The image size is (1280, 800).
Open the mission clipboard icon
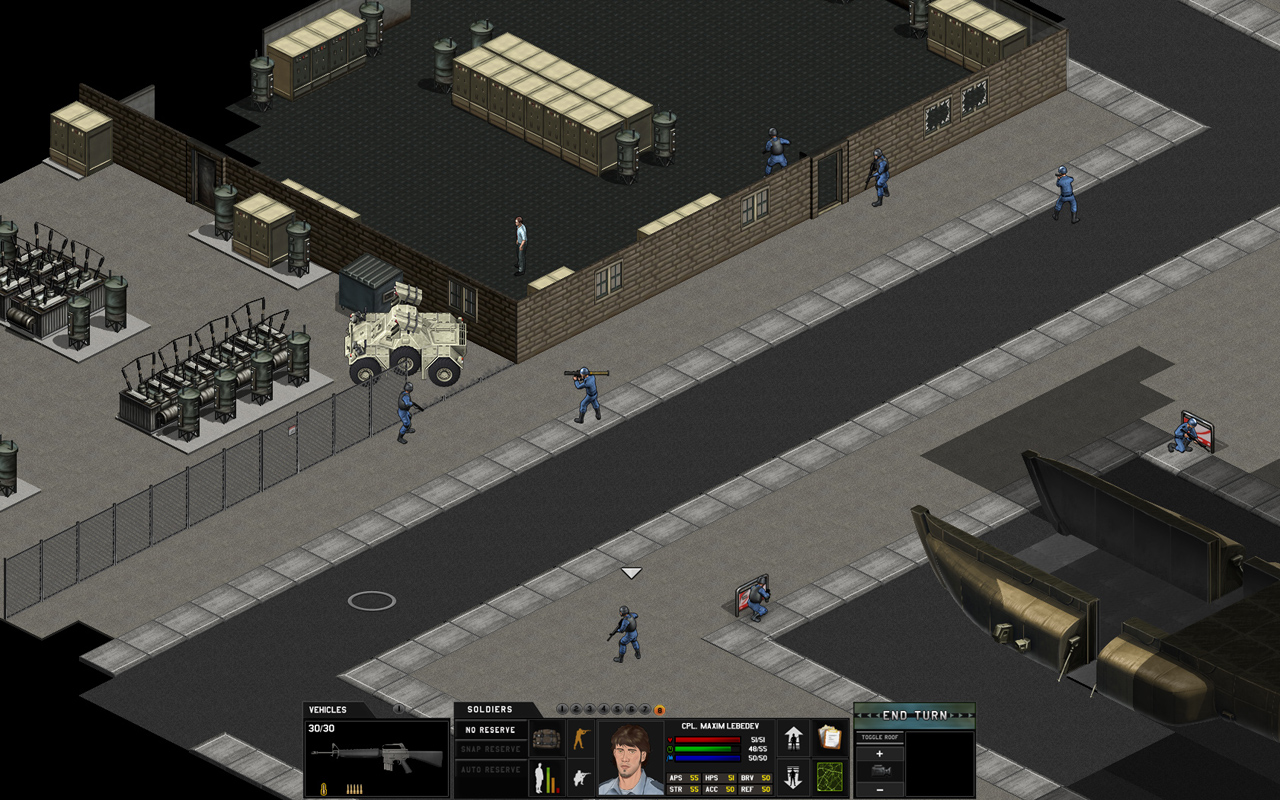click(830, 736)
